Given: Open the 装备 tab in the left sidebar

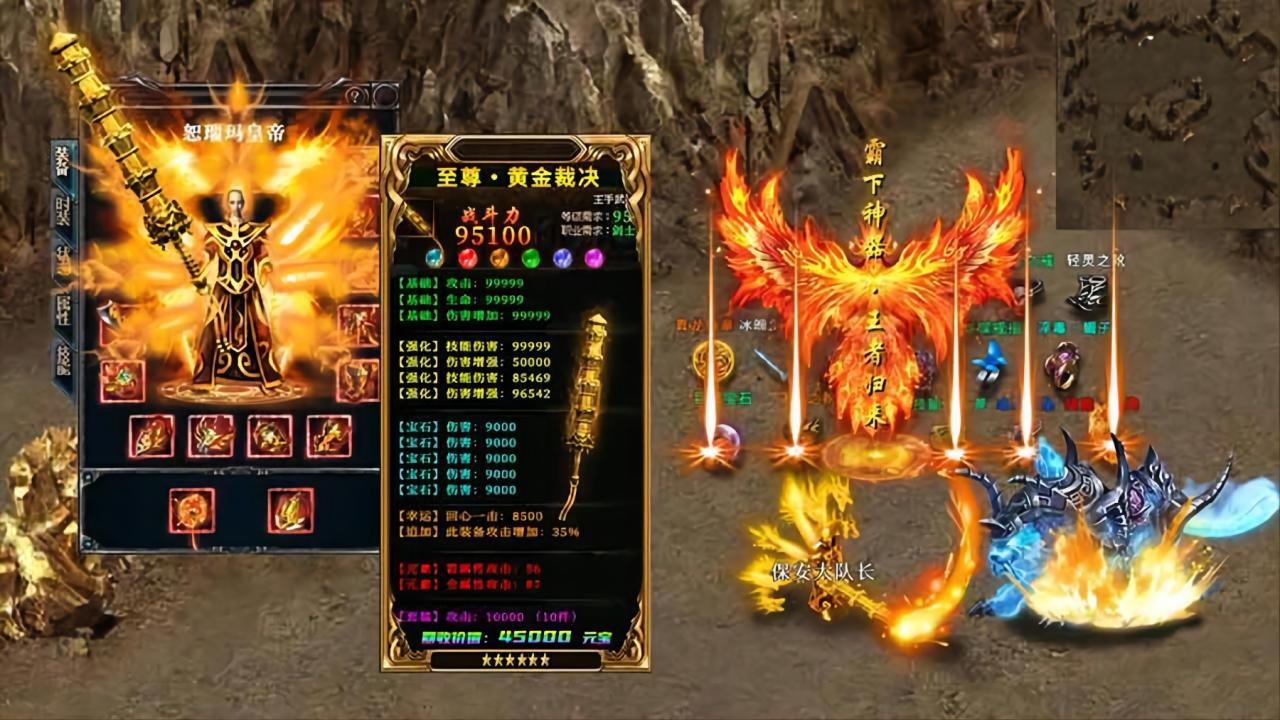Looking at the screenshot, I should [60, 162].
